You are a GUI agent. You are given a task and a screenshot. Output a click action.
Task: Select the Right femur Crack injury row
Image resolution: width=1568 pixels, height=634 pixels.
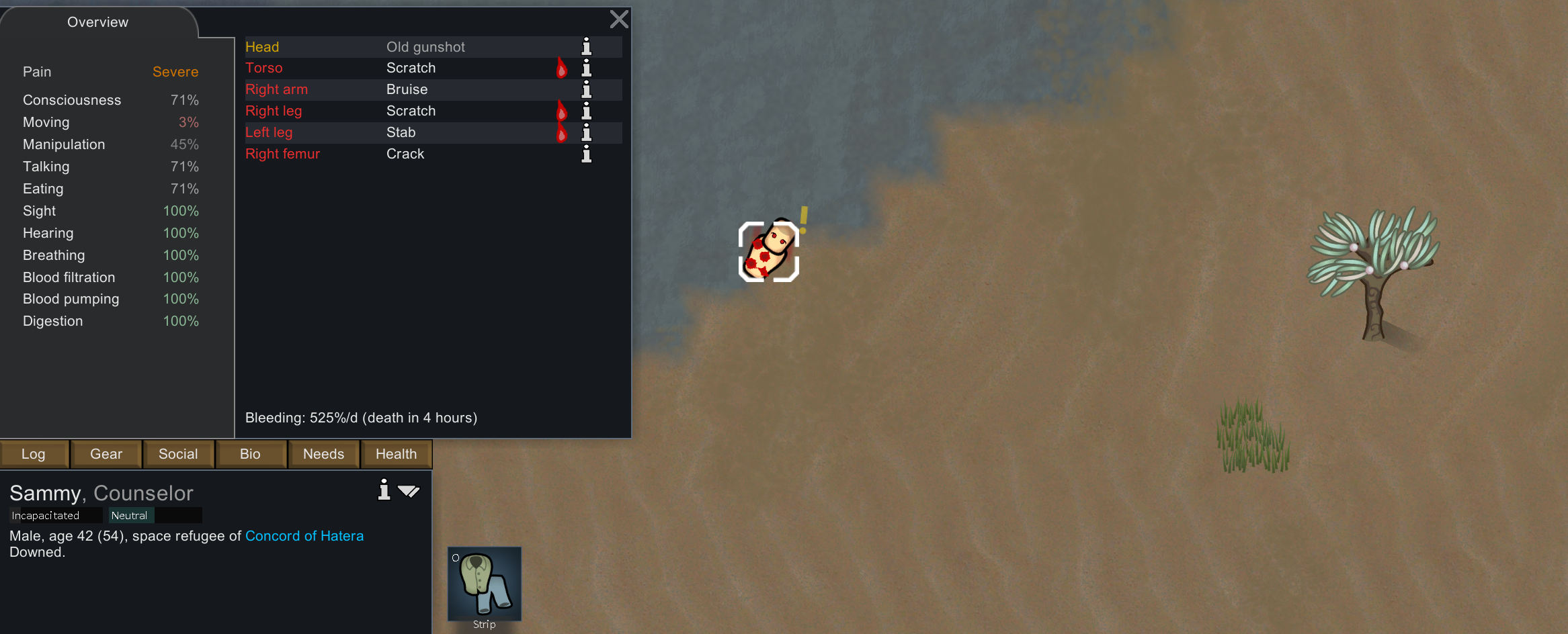pos(403,154)
